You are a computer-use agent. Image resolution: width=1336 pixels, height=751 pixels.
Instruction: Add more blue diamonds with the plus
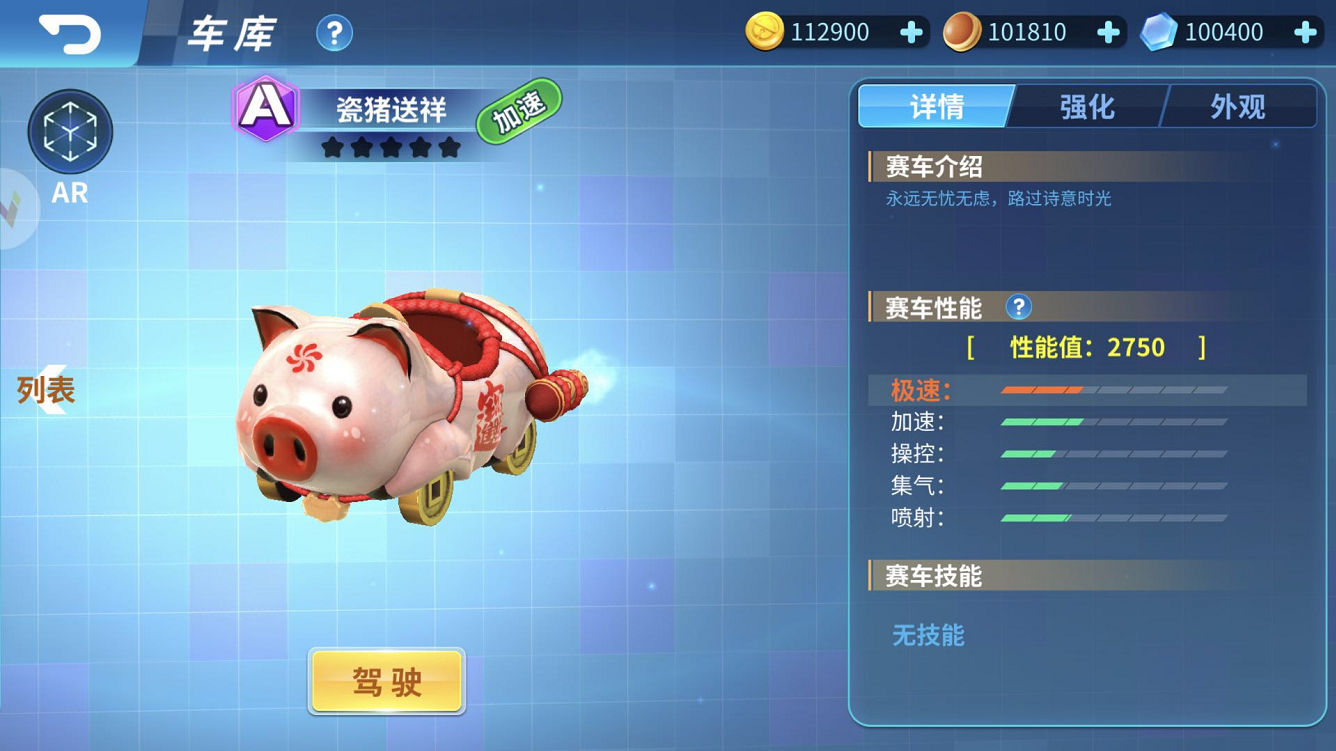coord(1305,33)
